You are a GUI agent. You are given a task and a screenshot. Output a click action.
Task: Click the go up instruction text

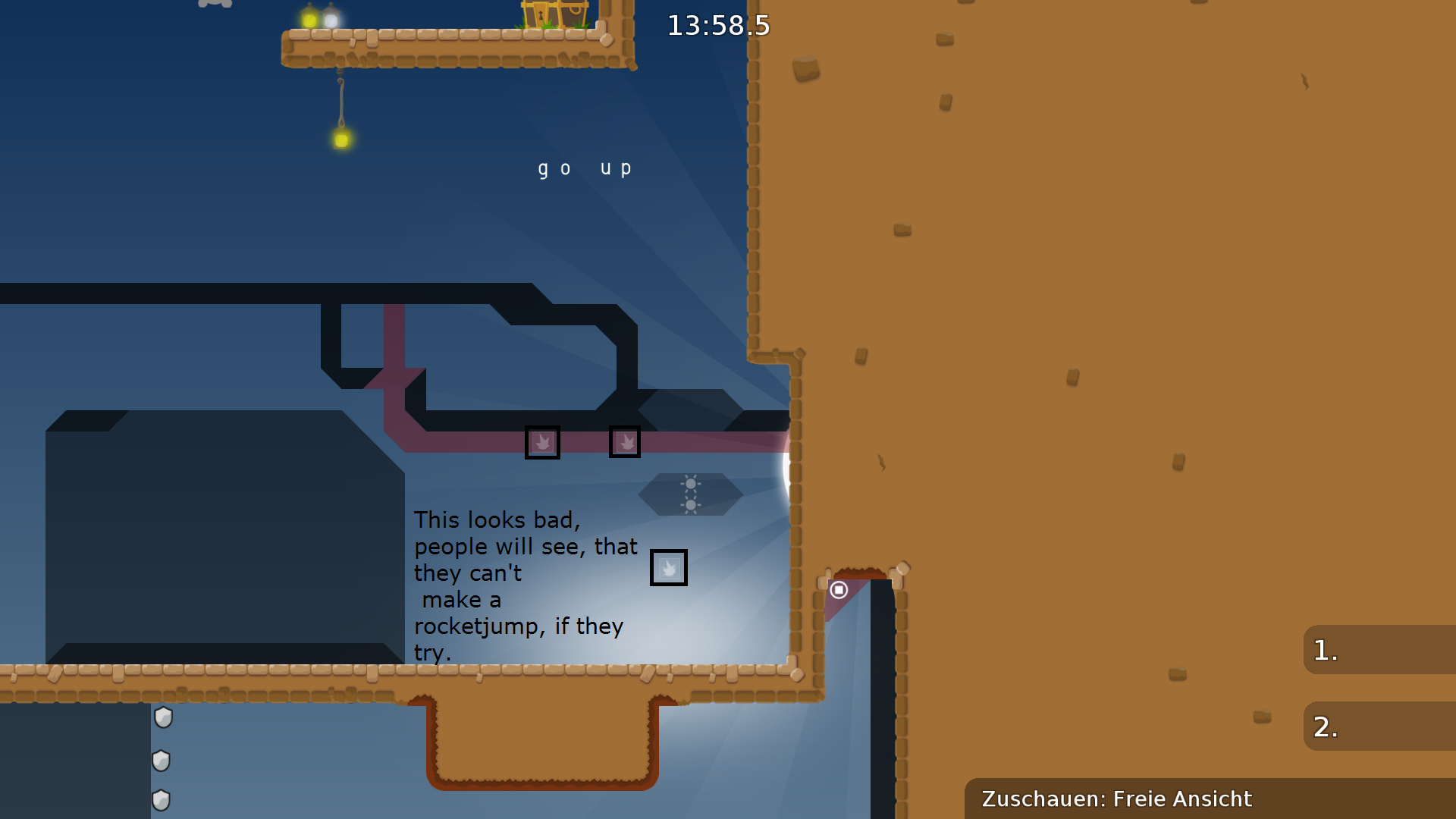tap(585, 168)
